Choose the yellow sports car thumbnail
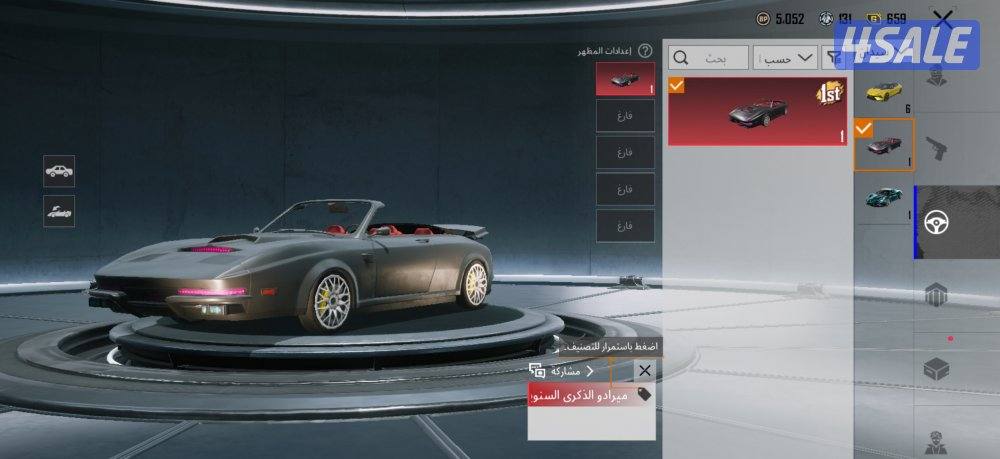The image size is (1000, 459). (x=883, y=91)
